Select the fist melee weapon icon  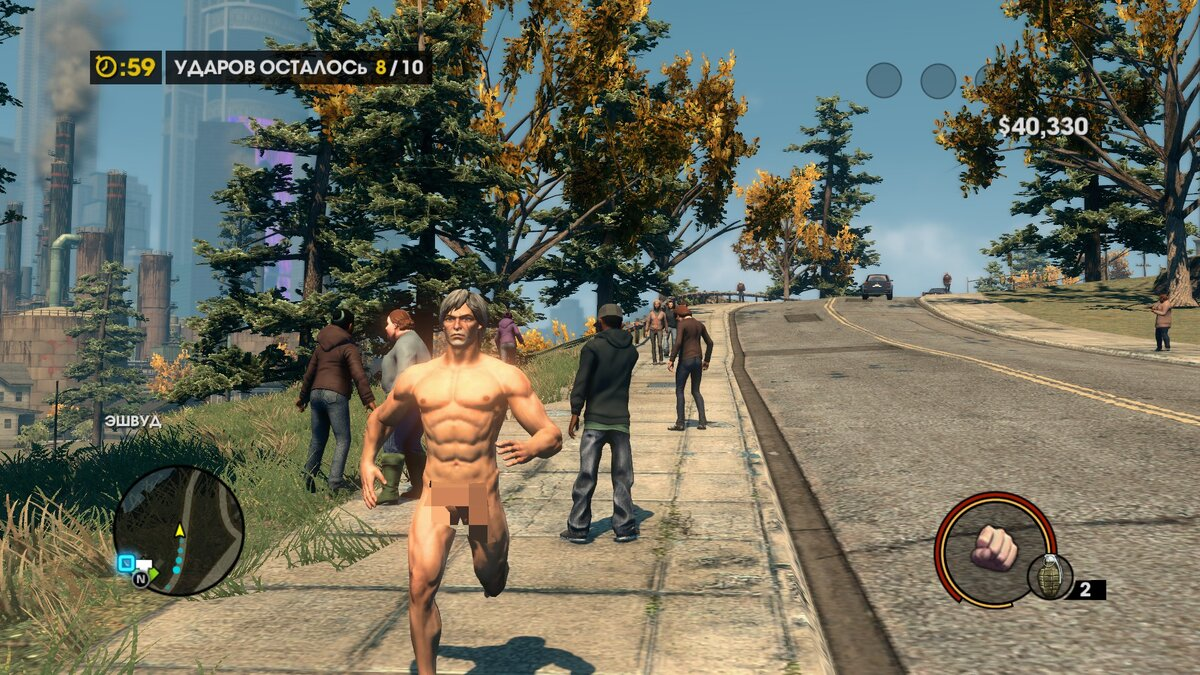(993, 548)
